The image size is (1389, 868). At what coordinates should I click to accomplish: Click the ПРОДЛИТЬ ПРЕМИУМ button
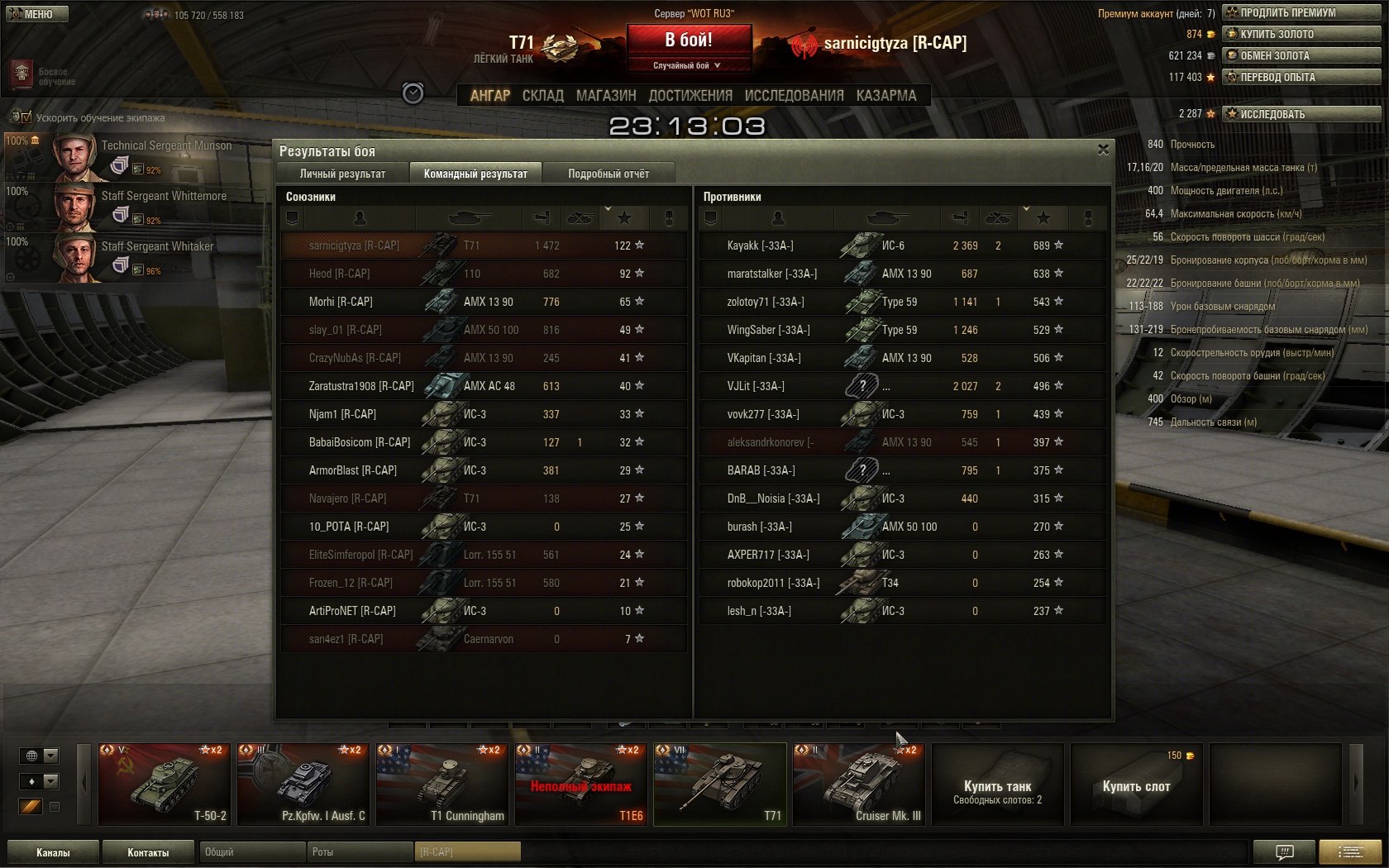coord(1301,12)
